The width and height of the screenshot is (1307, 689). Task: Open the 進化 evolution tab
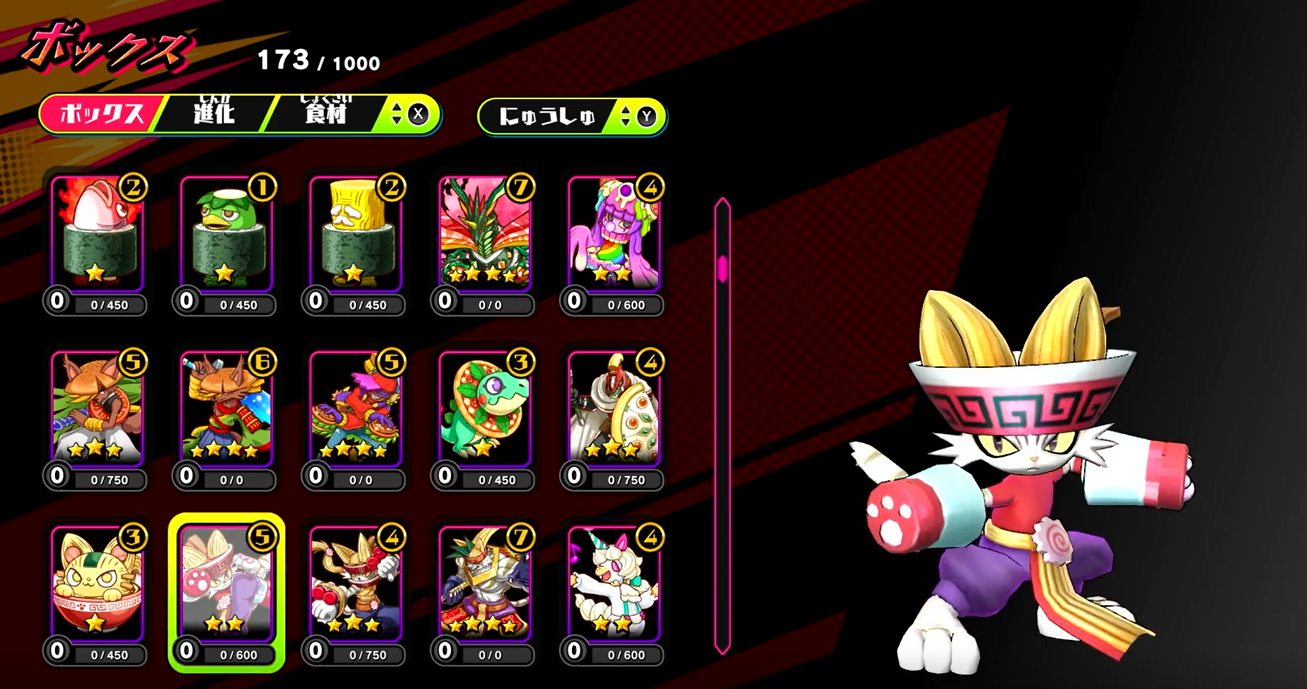213,114
